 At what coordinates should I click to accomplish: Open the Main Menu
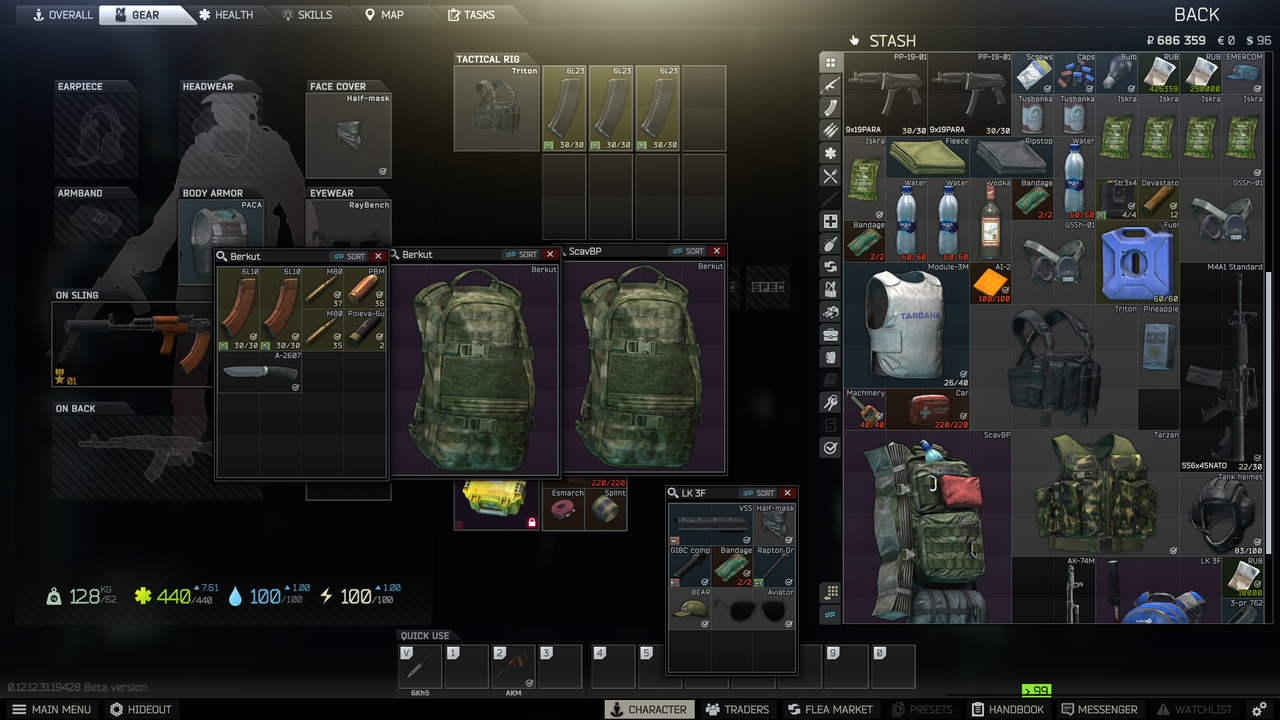(x=52, y=709)
